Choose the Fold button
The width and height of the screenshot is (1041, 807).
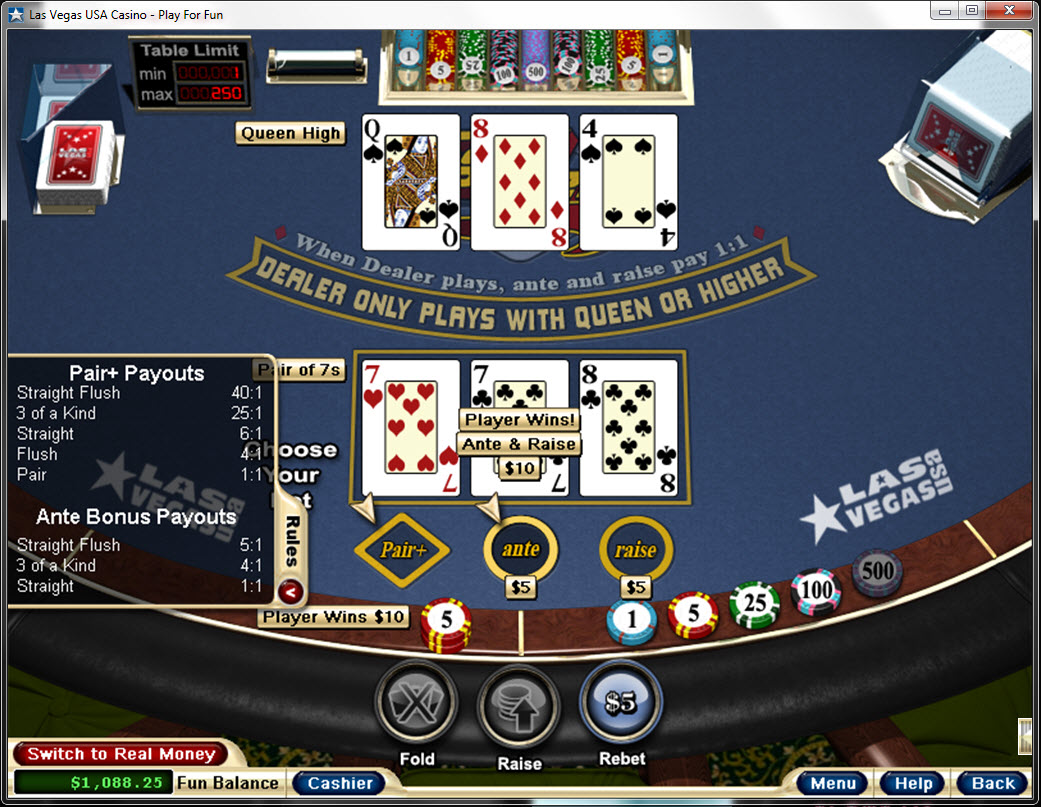pyautogui.click(x=416, y=702)
